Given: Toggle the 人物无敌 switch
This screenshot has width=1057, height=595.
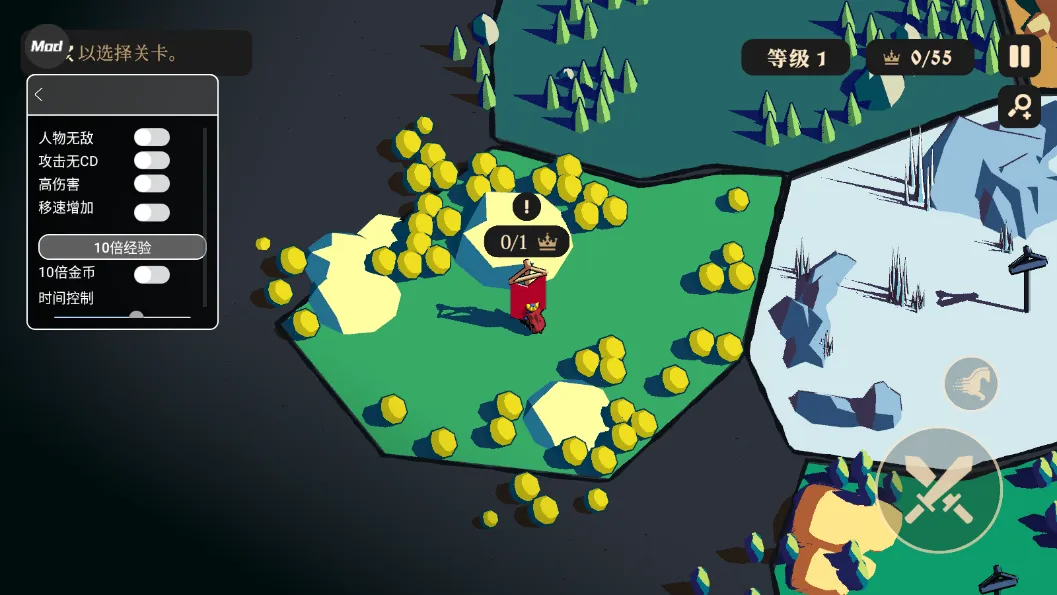Looking at the screenshot, I should [152, 137].
